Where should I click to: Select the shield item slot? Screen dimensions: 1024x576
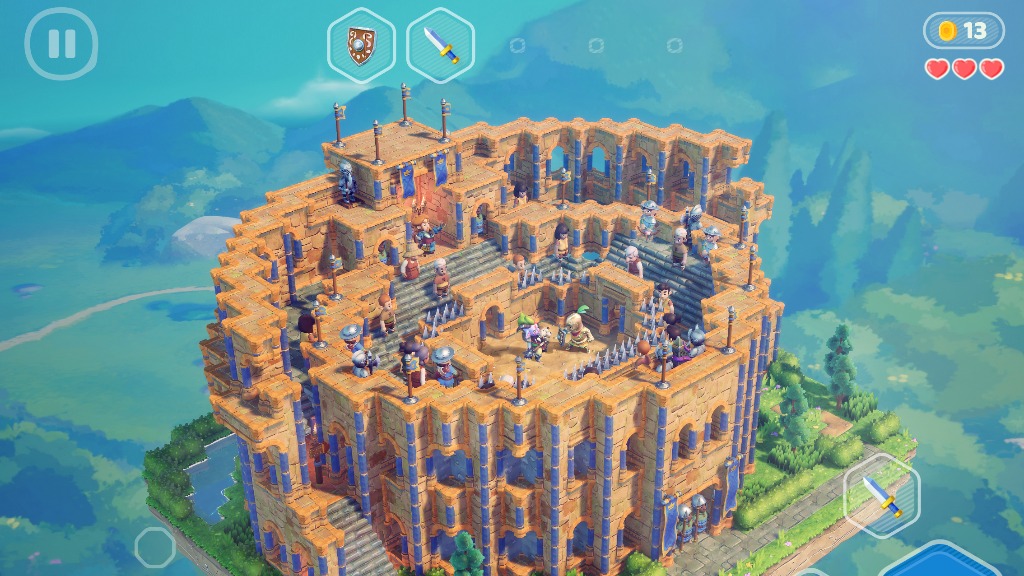point(361,45)
